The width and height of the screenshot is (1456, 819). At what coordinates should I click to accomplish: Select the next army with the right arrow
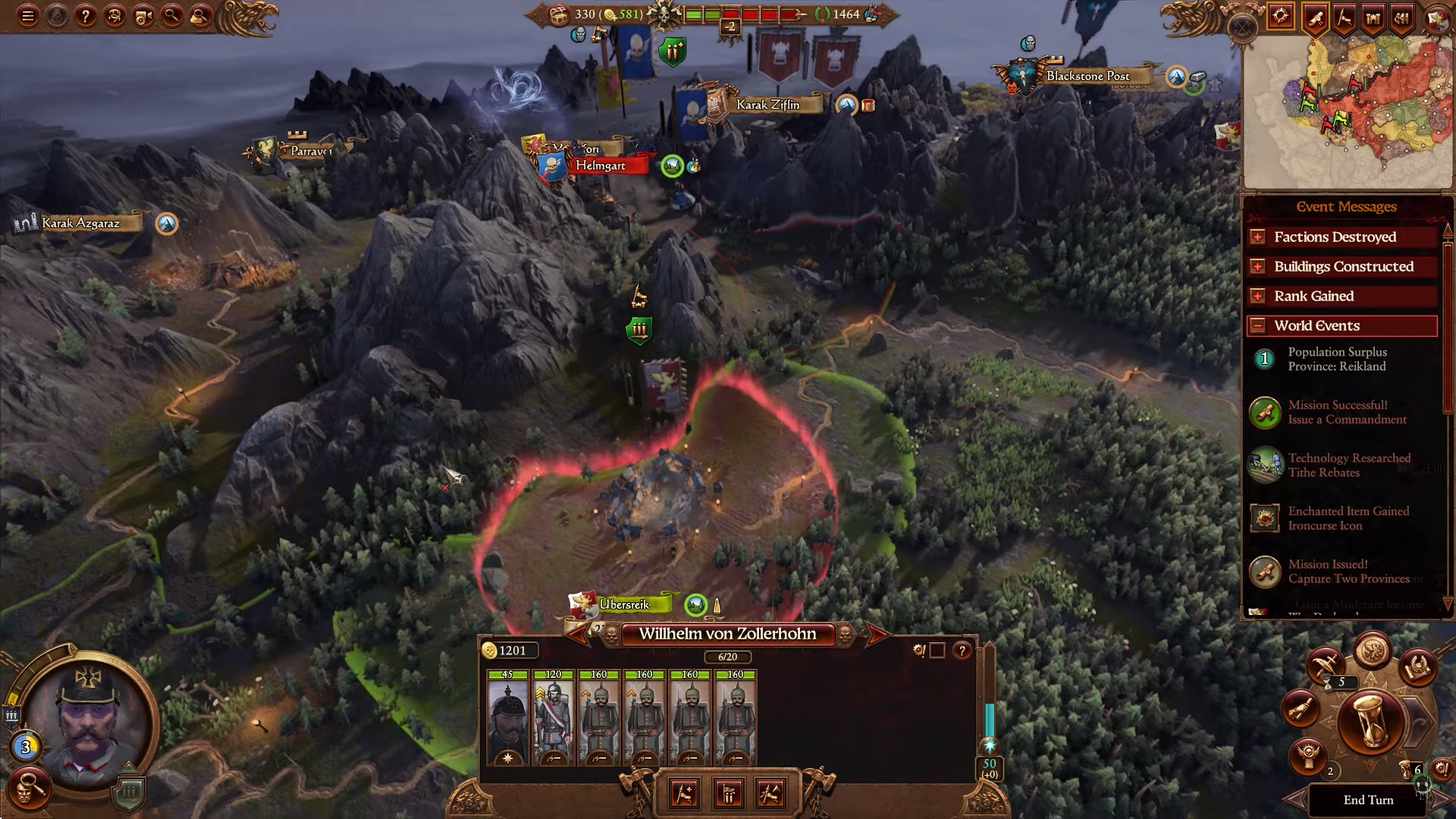coord(876,635)
